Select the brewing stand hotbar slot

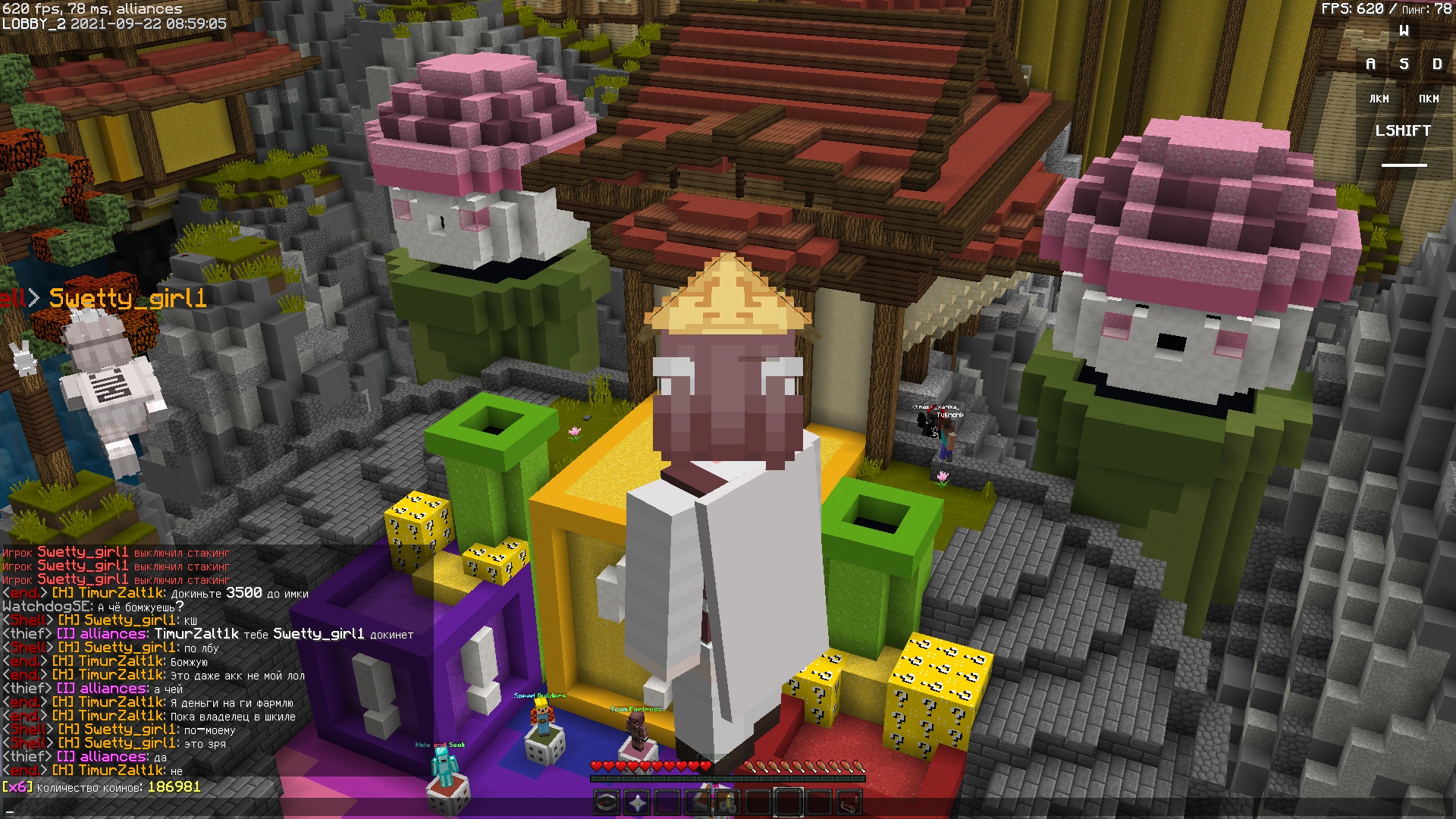coord(727,802)
